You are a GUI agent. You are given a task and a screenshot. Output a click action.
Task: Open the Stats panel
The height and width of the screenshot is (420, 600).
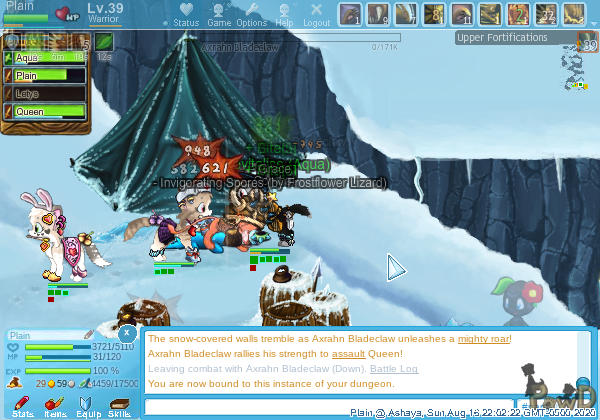pyautogui.click(x=23, y=405)
